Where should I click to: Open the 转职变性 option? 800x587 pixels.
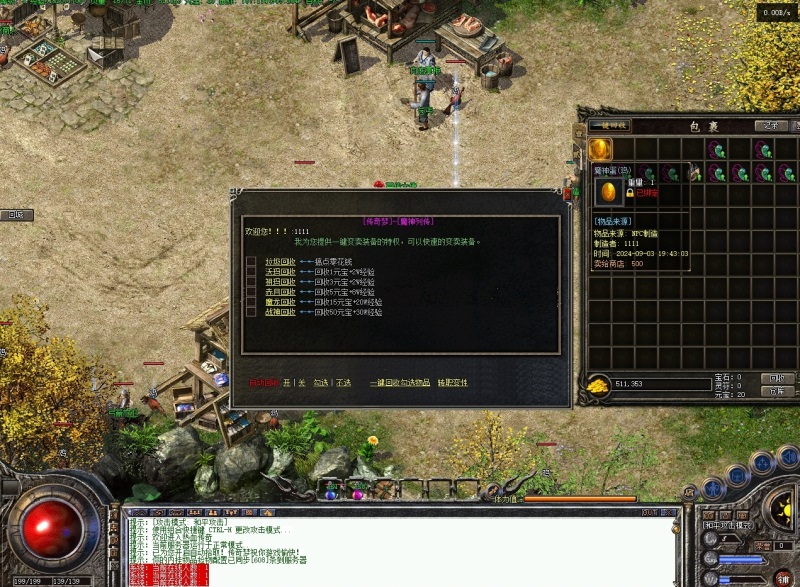(x=452, y=382)
